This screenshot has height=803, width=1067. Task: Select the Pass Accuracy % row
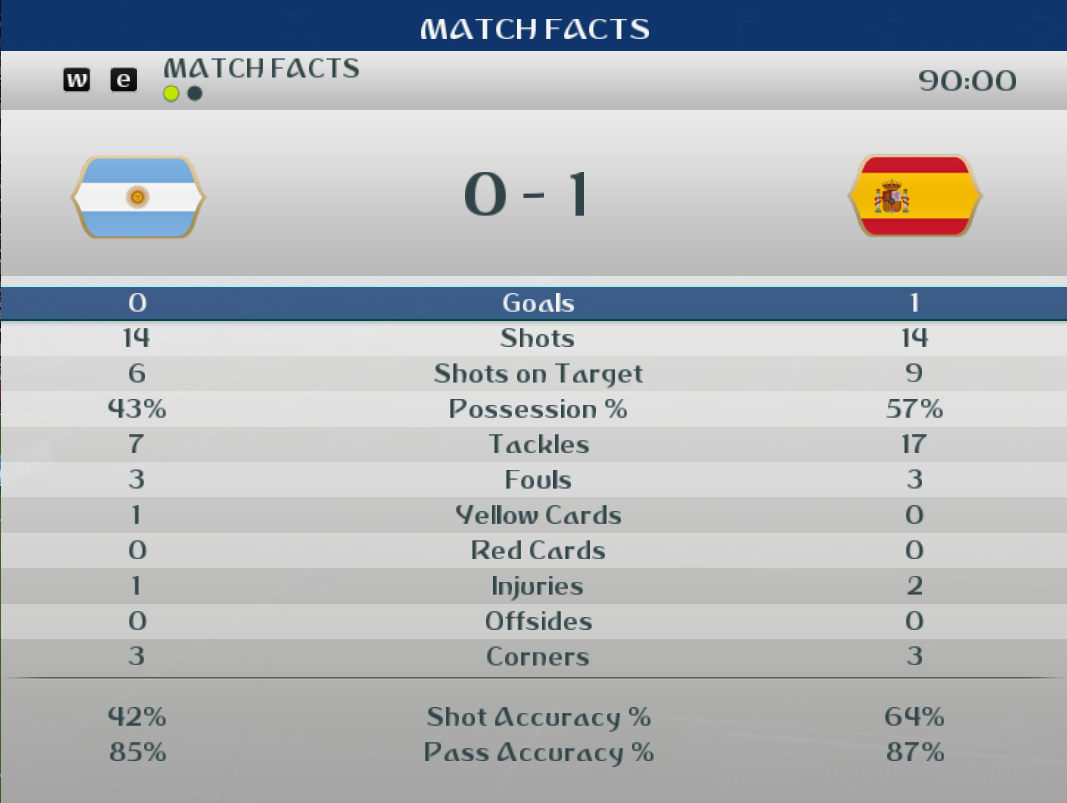[x=537, y=753]
